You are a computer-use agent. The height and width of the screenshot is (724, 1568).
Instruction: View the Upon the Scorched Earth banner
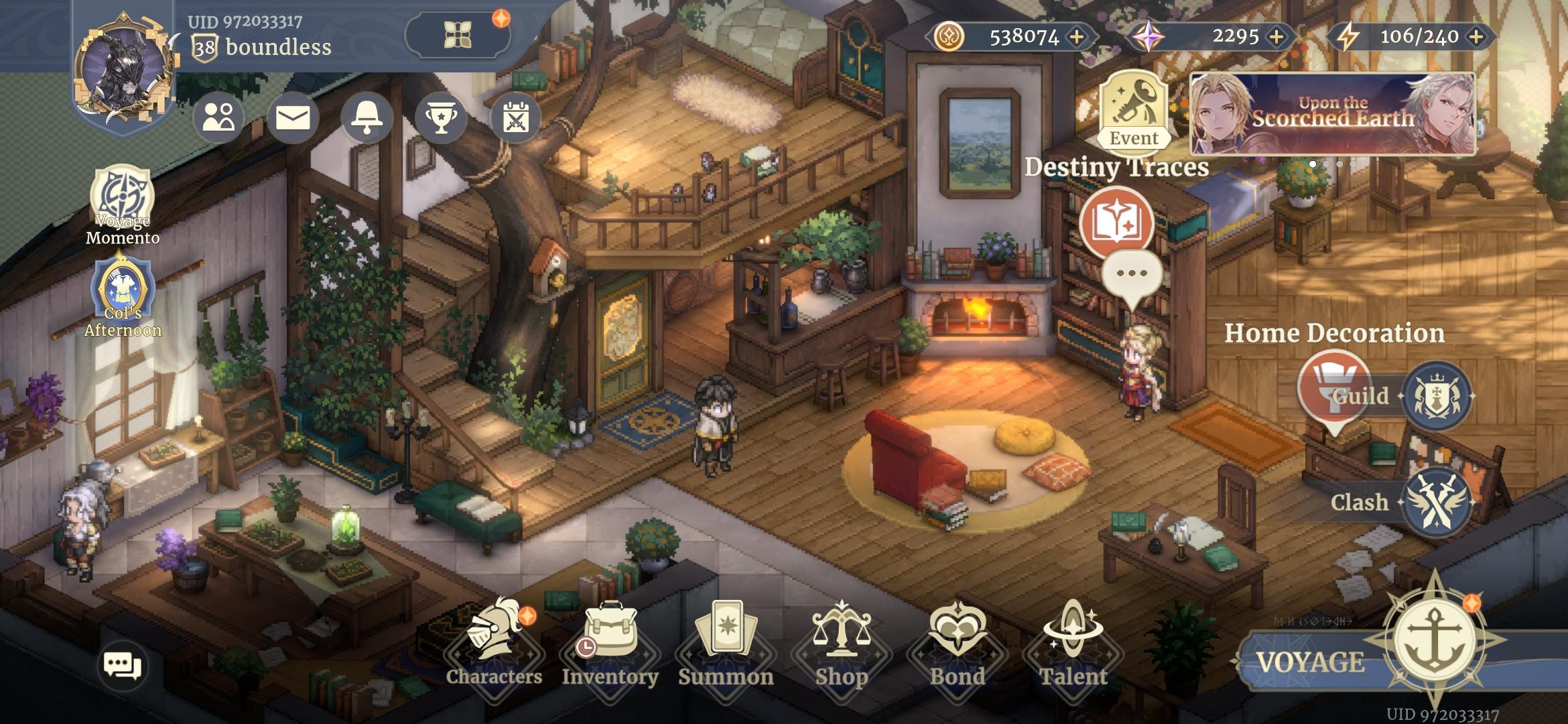(1332, 114)
